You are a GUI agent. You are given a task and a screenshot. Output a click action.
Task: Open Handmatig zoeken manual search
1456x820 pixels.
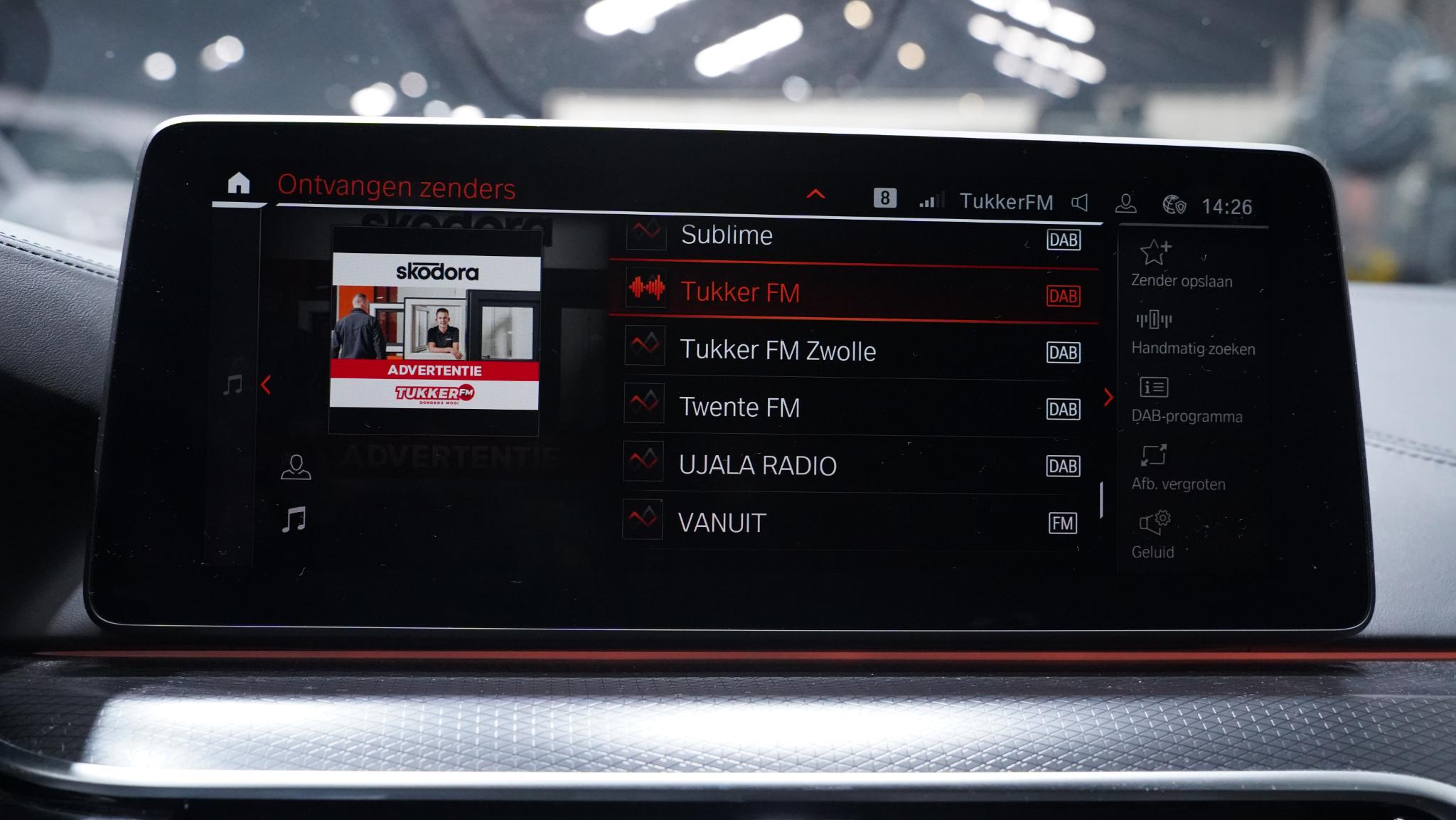click(x=1192, y=332)
